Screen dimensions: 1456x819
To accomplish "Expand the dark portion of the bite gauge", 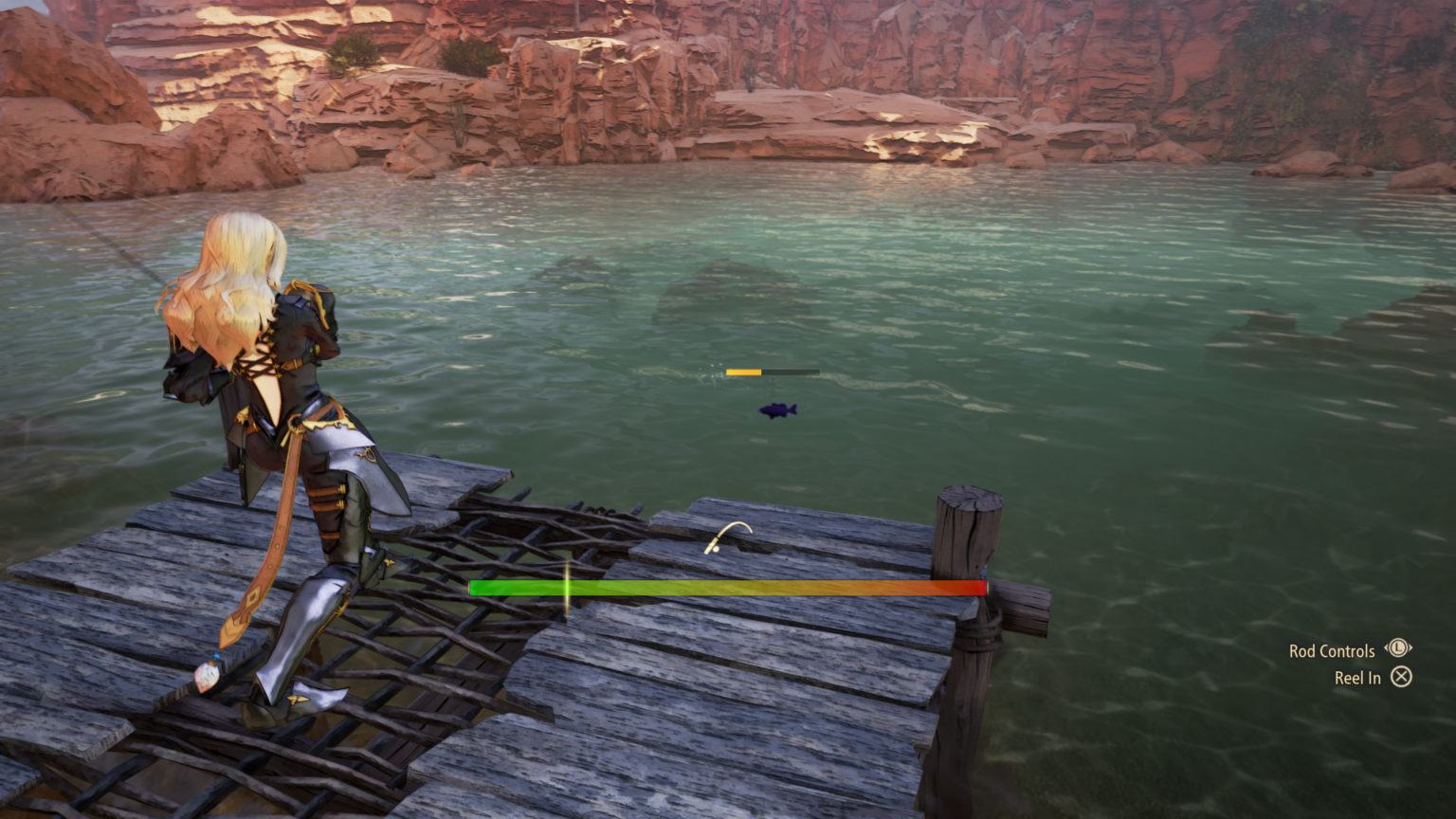I will tap(791, 372).
